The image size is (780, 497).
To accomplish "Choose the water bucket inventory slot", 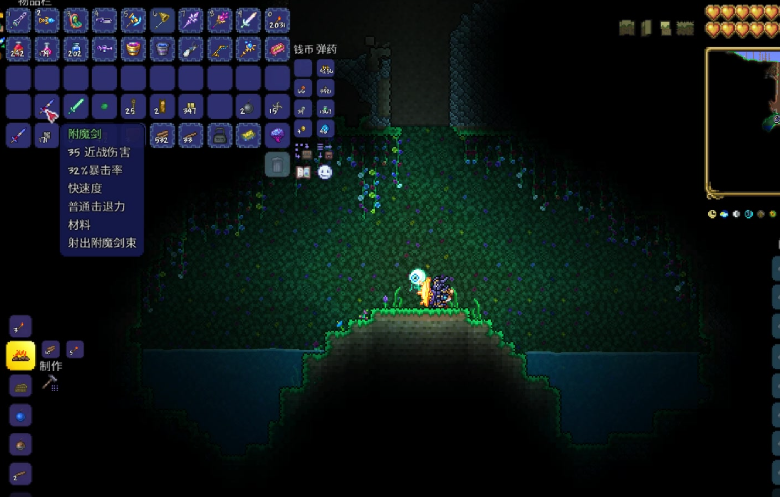I will coord(162,49).
